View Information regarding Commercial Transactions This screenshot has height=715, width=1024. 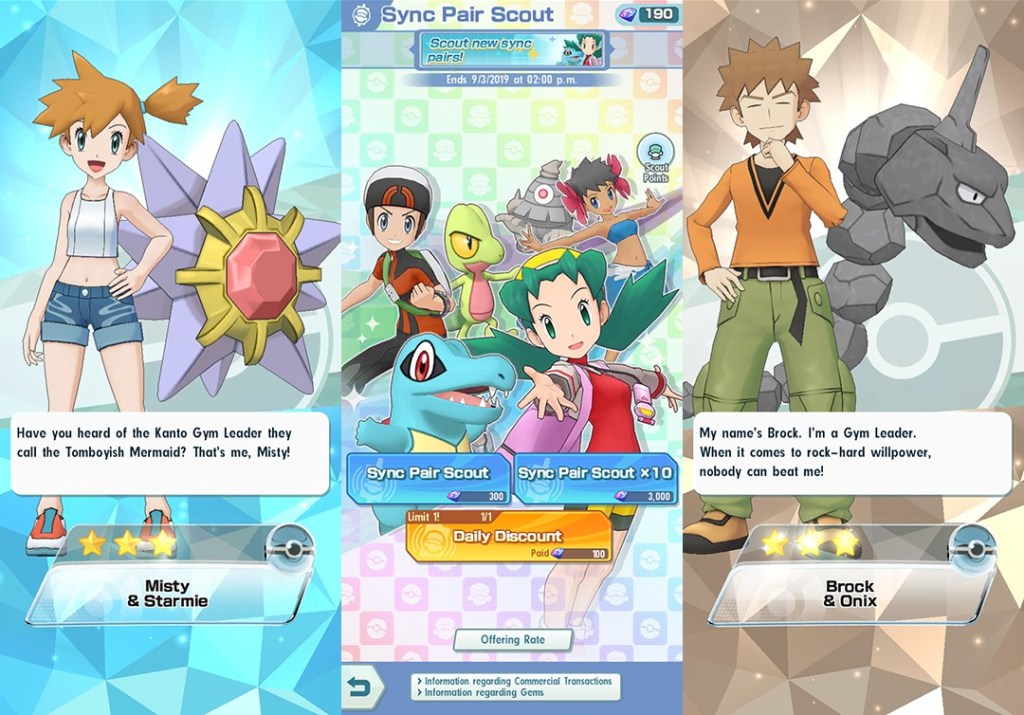tap(514, 681)
